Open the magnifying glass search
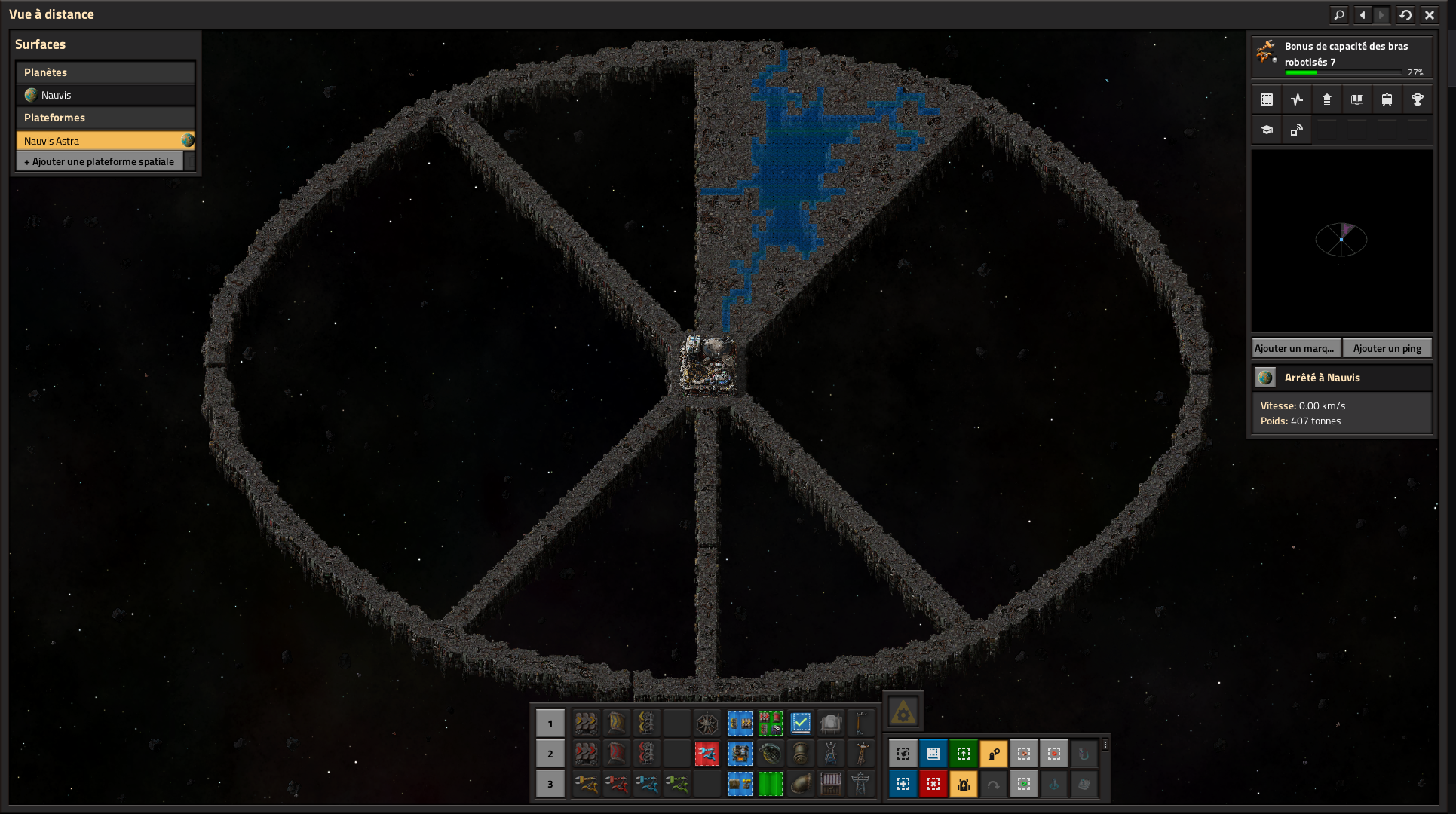The height and width of the screenshot is (814, 1456). (1339, 14)
